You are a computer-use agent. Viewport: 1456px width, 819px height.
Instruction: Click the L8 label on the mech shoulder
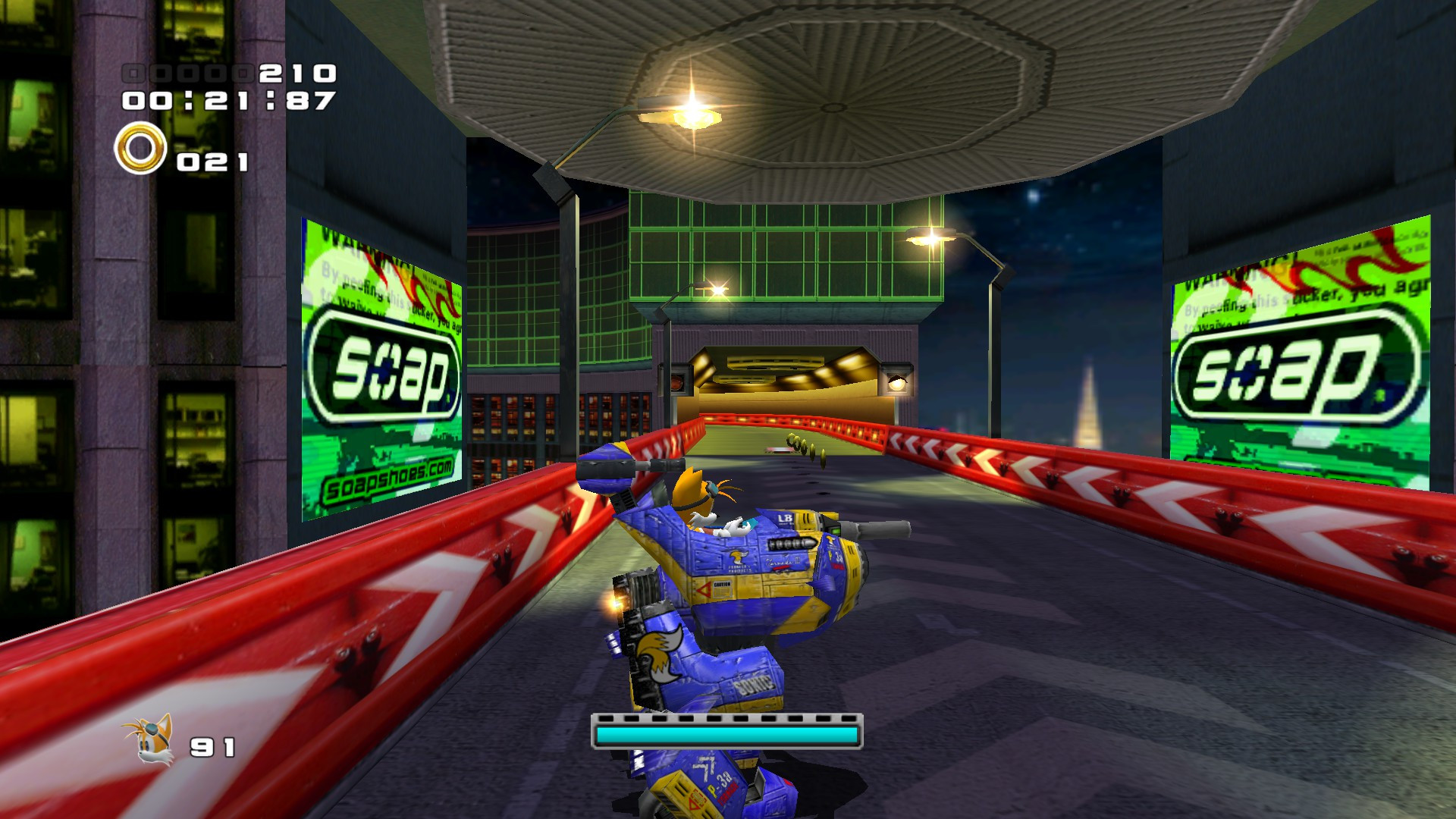click(786, 519)
